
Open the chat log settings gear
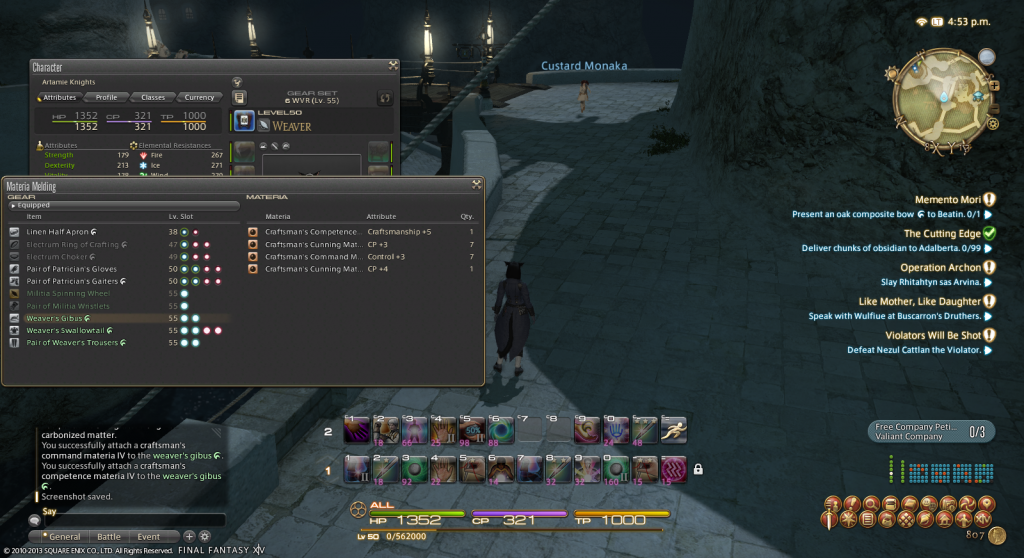(x=206, y=536)
